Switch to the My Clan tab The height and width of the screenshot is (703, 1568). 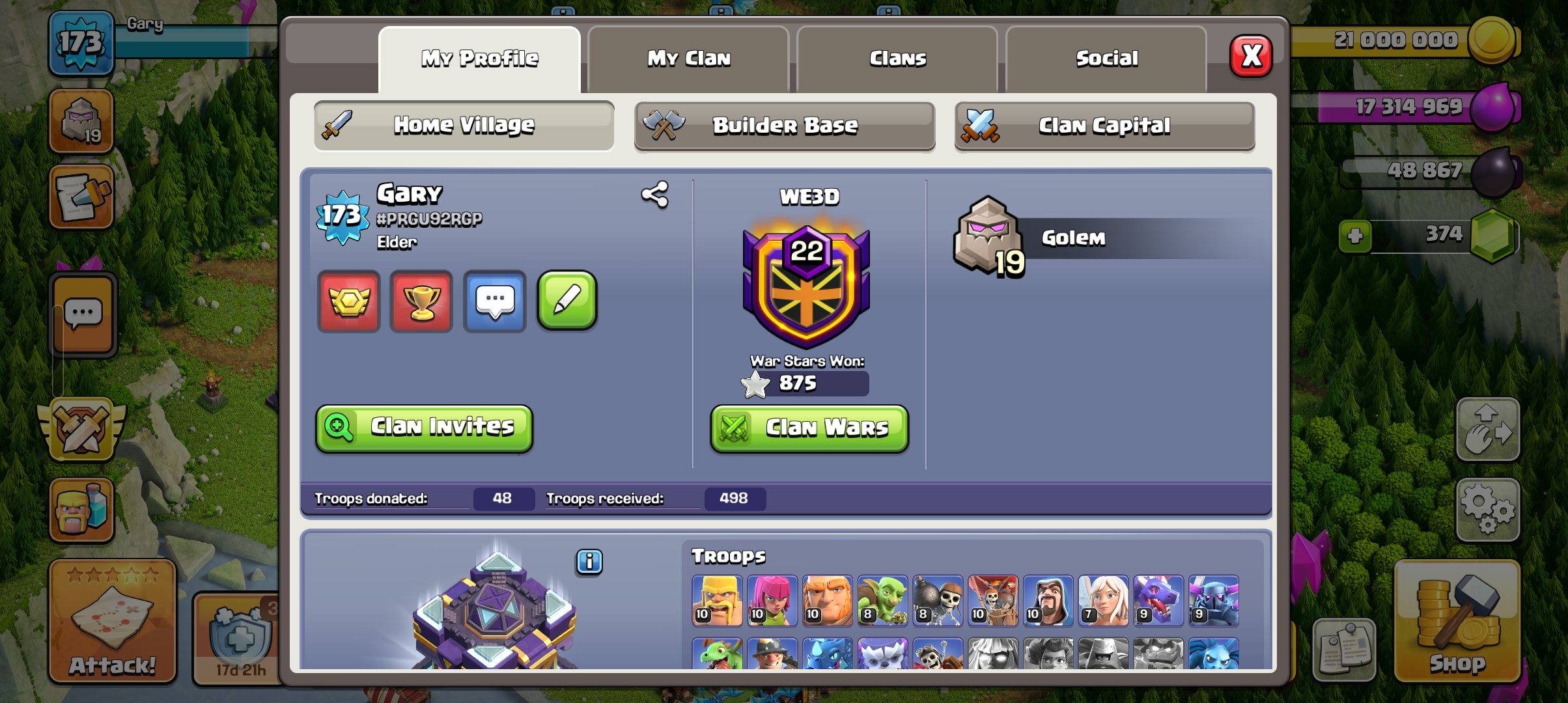click(x=688, y=59)
